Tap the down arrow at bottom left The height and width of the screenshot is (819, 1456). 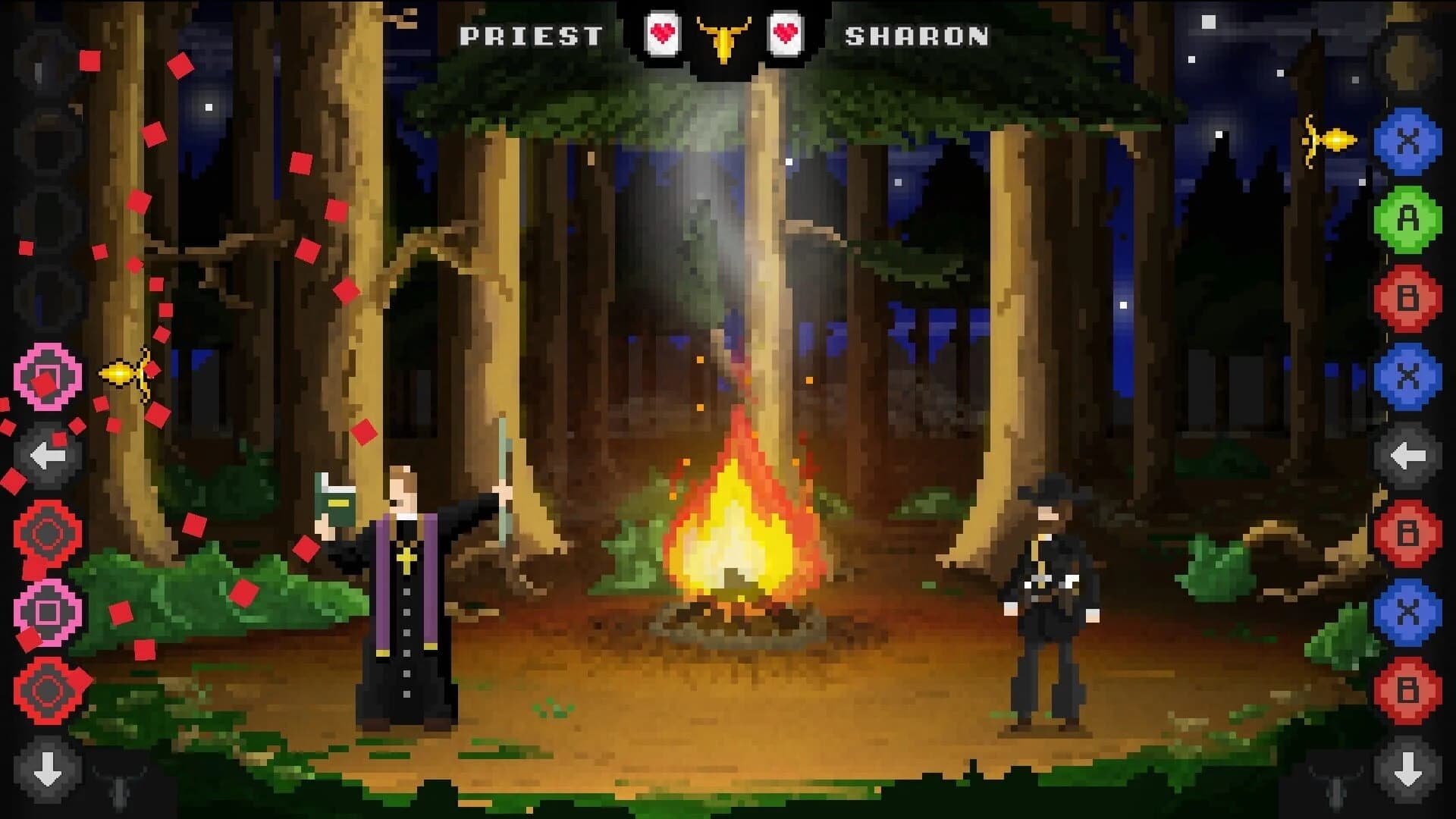pyautogui.click(x=48, y=770)
